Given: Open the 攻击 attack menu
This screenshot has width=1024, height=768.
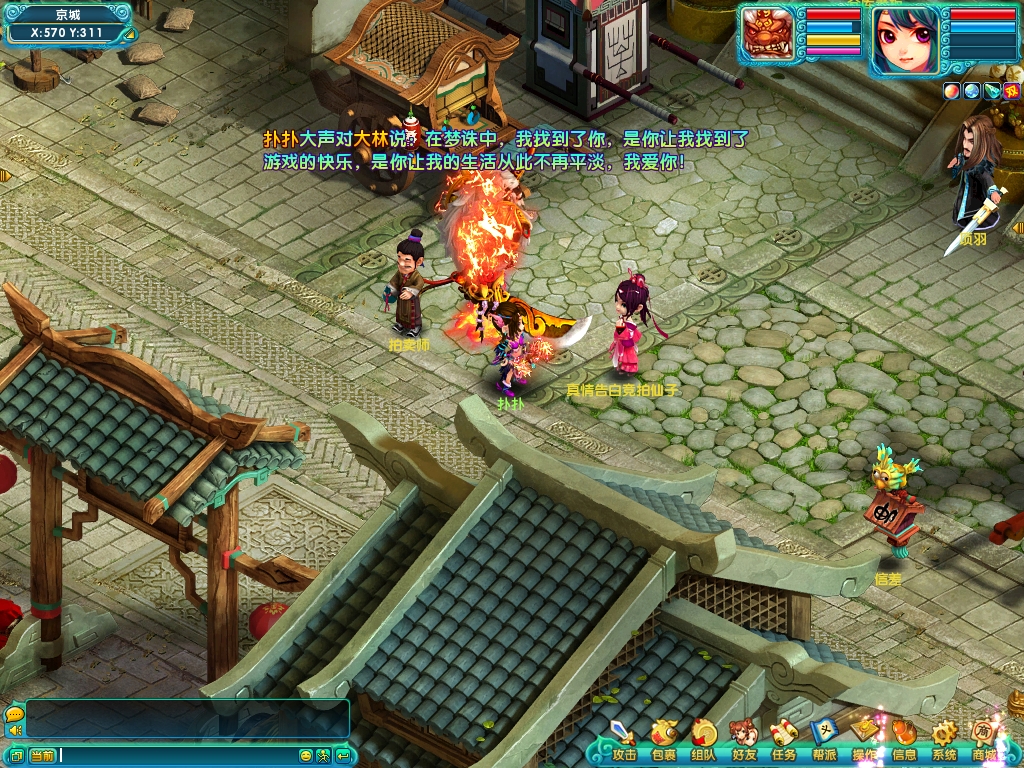Looking at the screenshot, I should point(624,740).
